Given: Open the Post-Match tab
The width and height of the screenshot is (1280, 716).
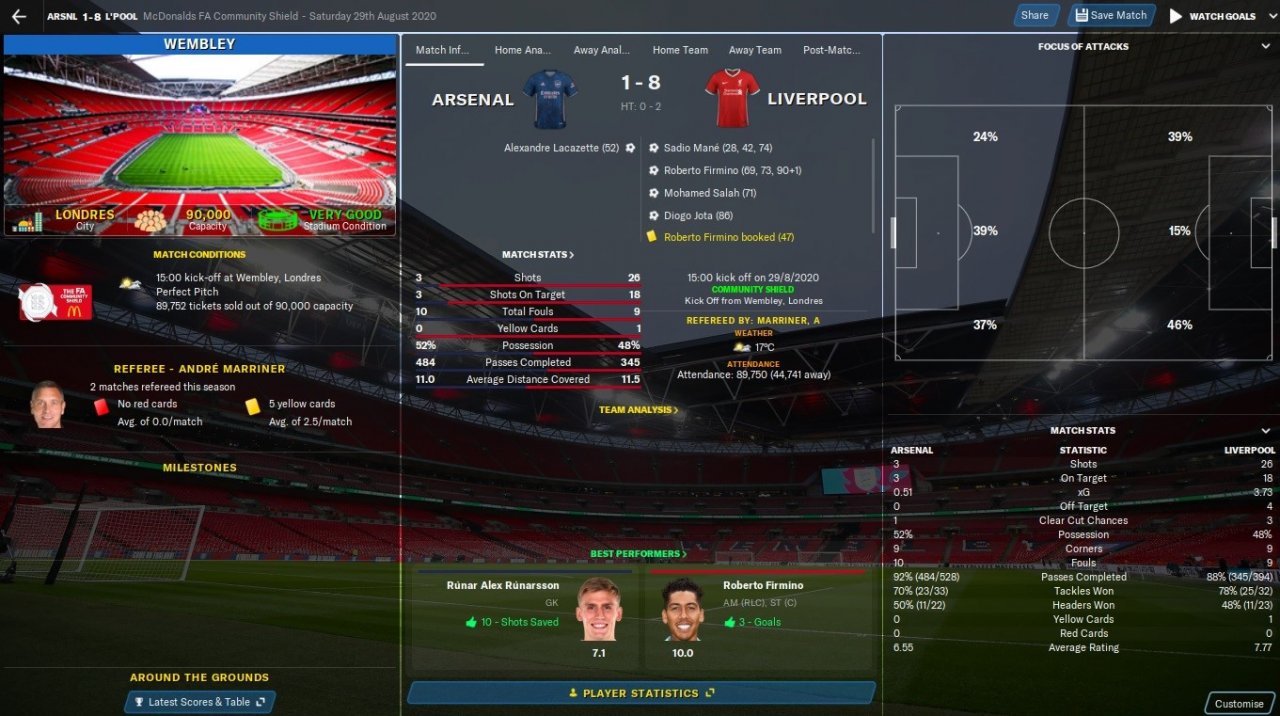Looking at the screenshot, I should pyautogui.click(x=831, y=50).
